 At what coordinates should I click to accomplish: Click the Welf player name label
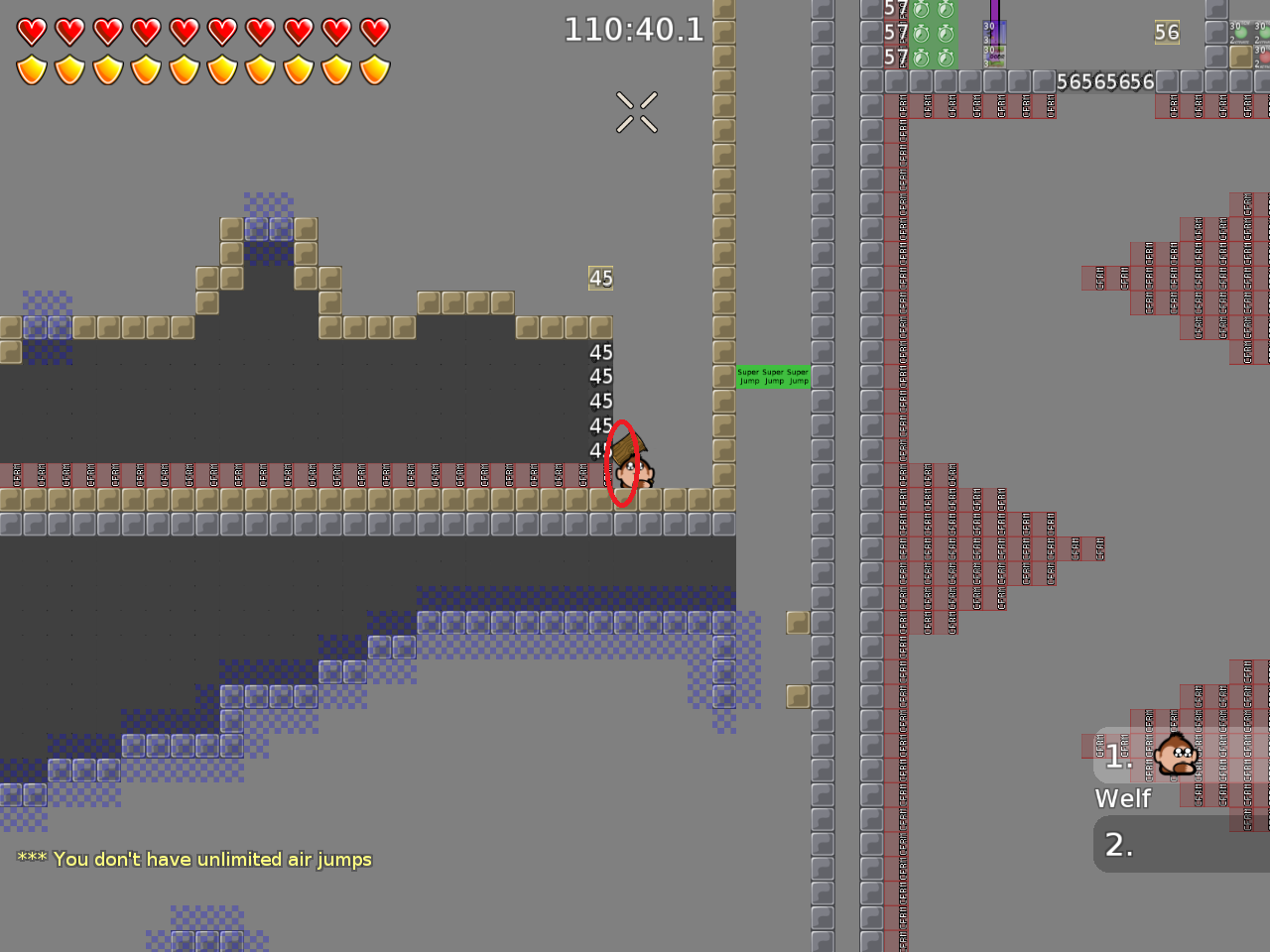point(1122,798)
